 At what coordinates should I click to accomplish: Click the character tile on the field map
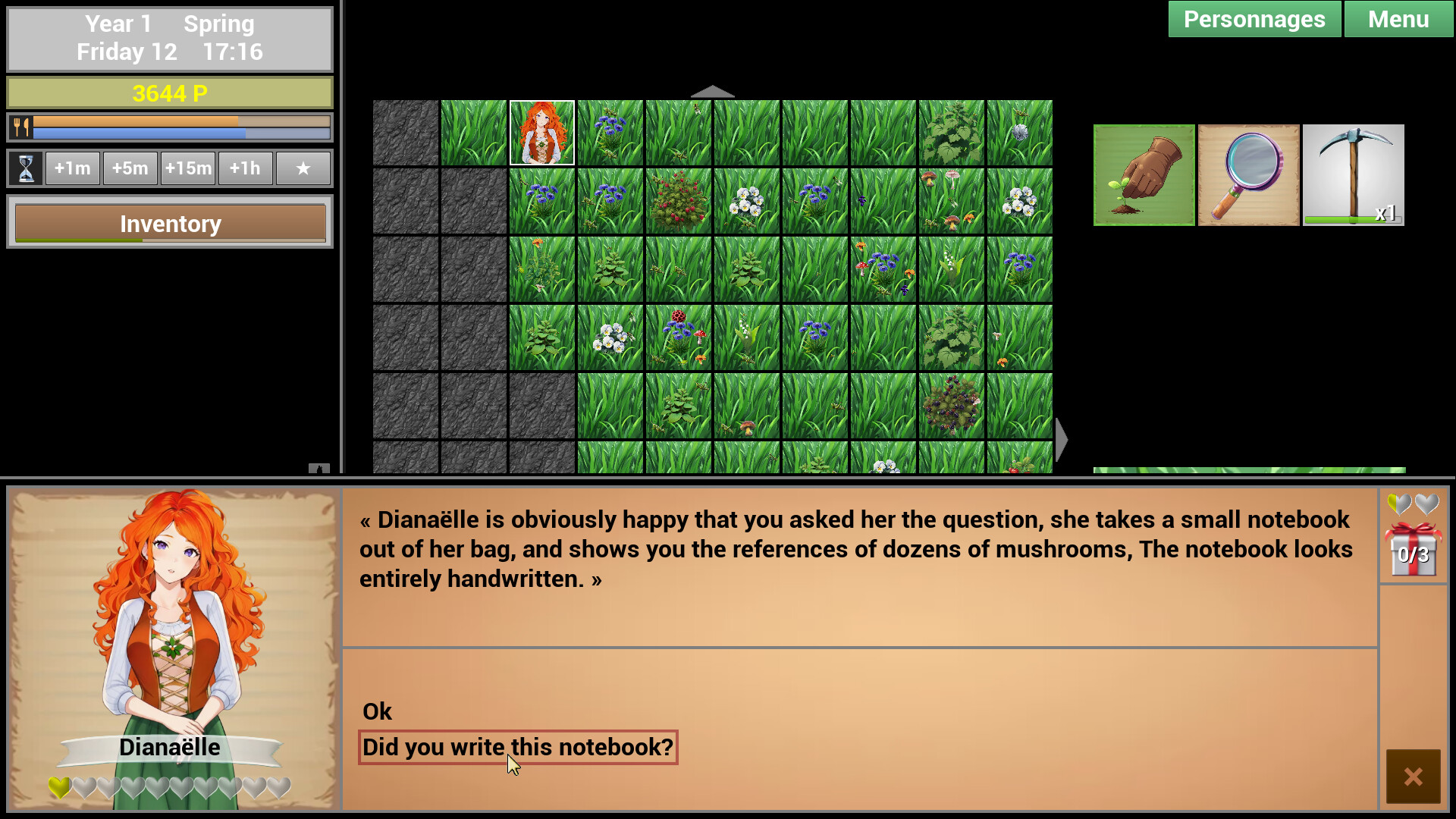[541, 132]
